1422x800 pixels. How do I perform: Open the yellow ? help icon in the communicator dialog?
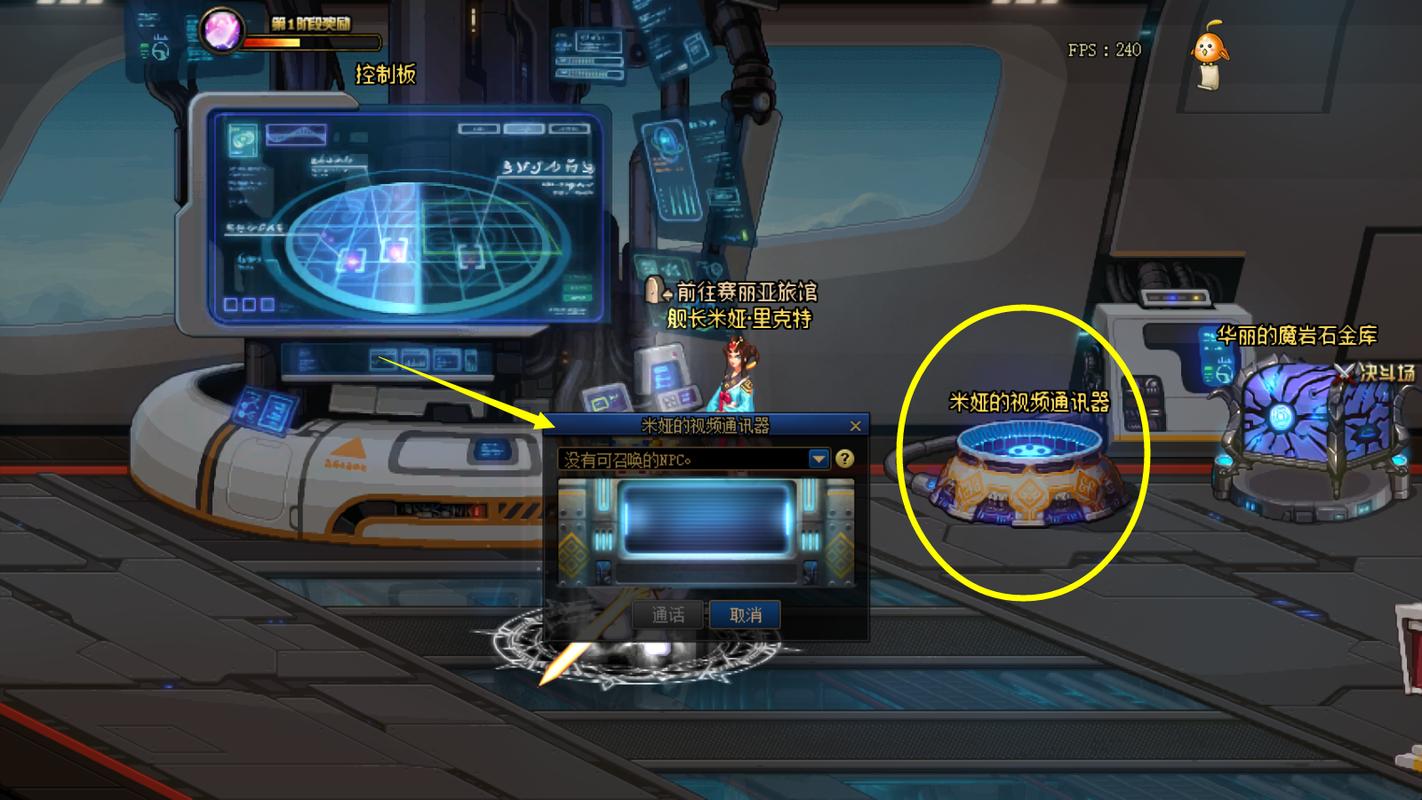[845, 460]
